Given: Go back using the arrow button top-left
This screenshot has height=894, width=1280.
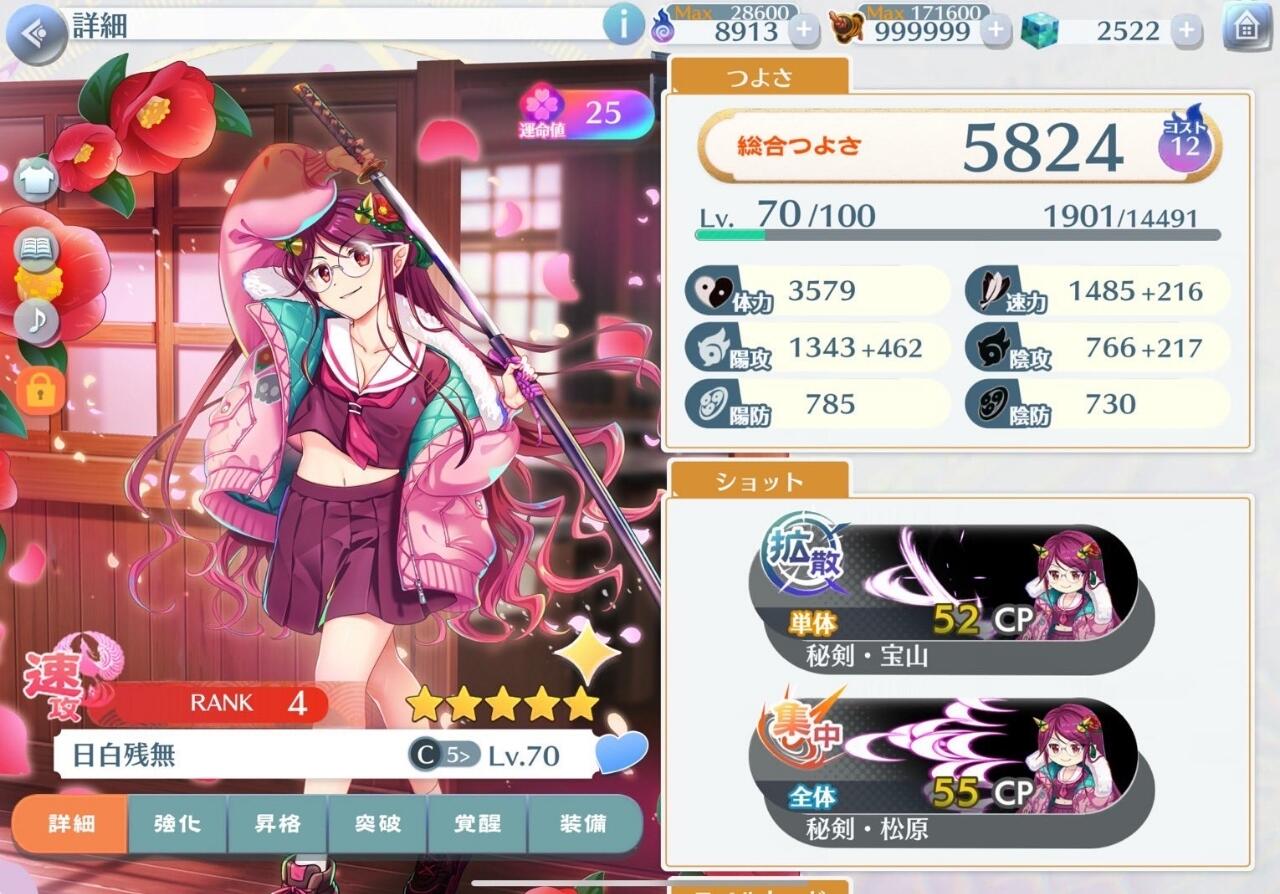Looking at the screenshot, I should click(33, 28).
